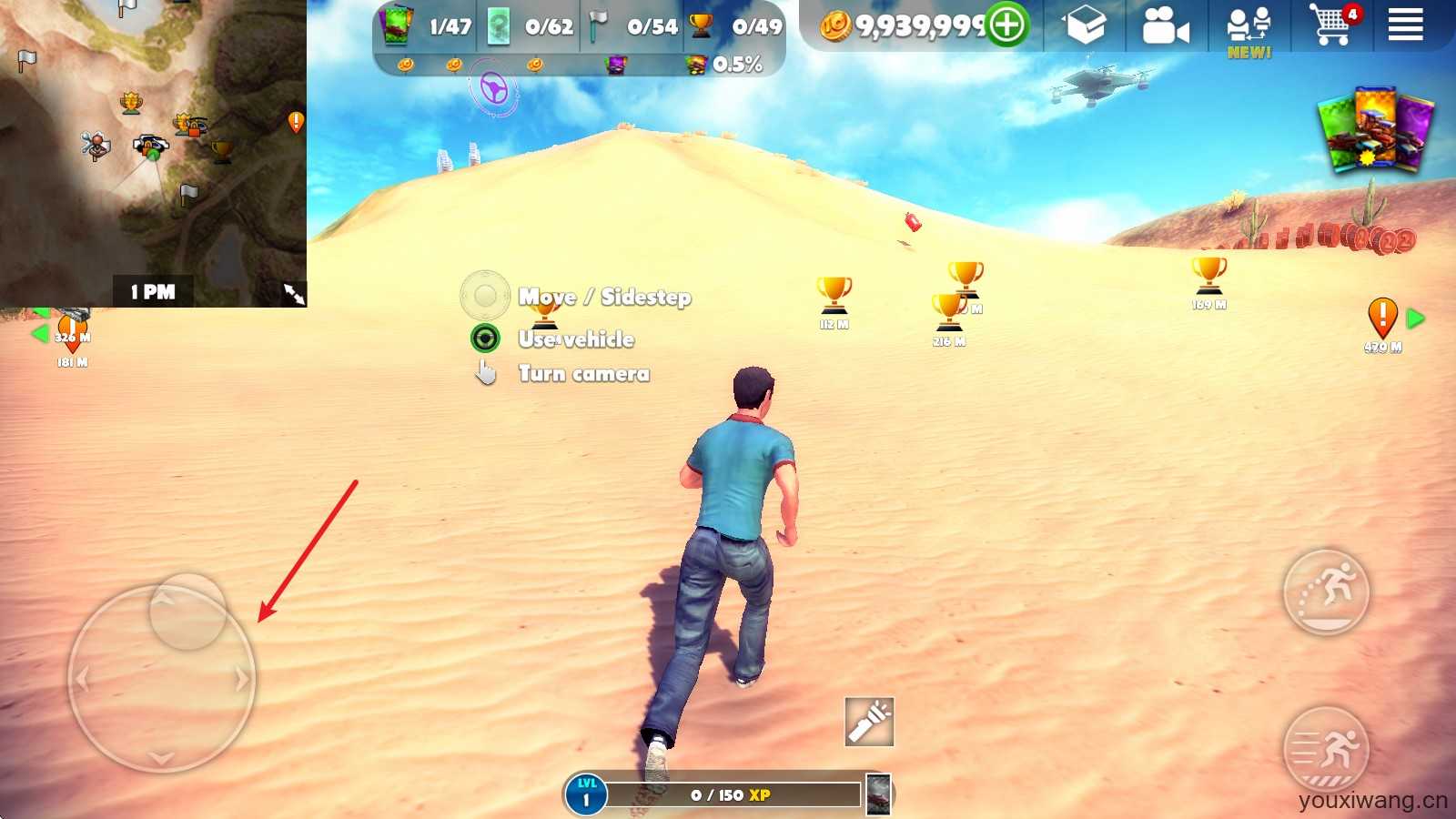1456x819 pixels.
Task: Open the video camera replay icon
Action: pos(1165,26)
